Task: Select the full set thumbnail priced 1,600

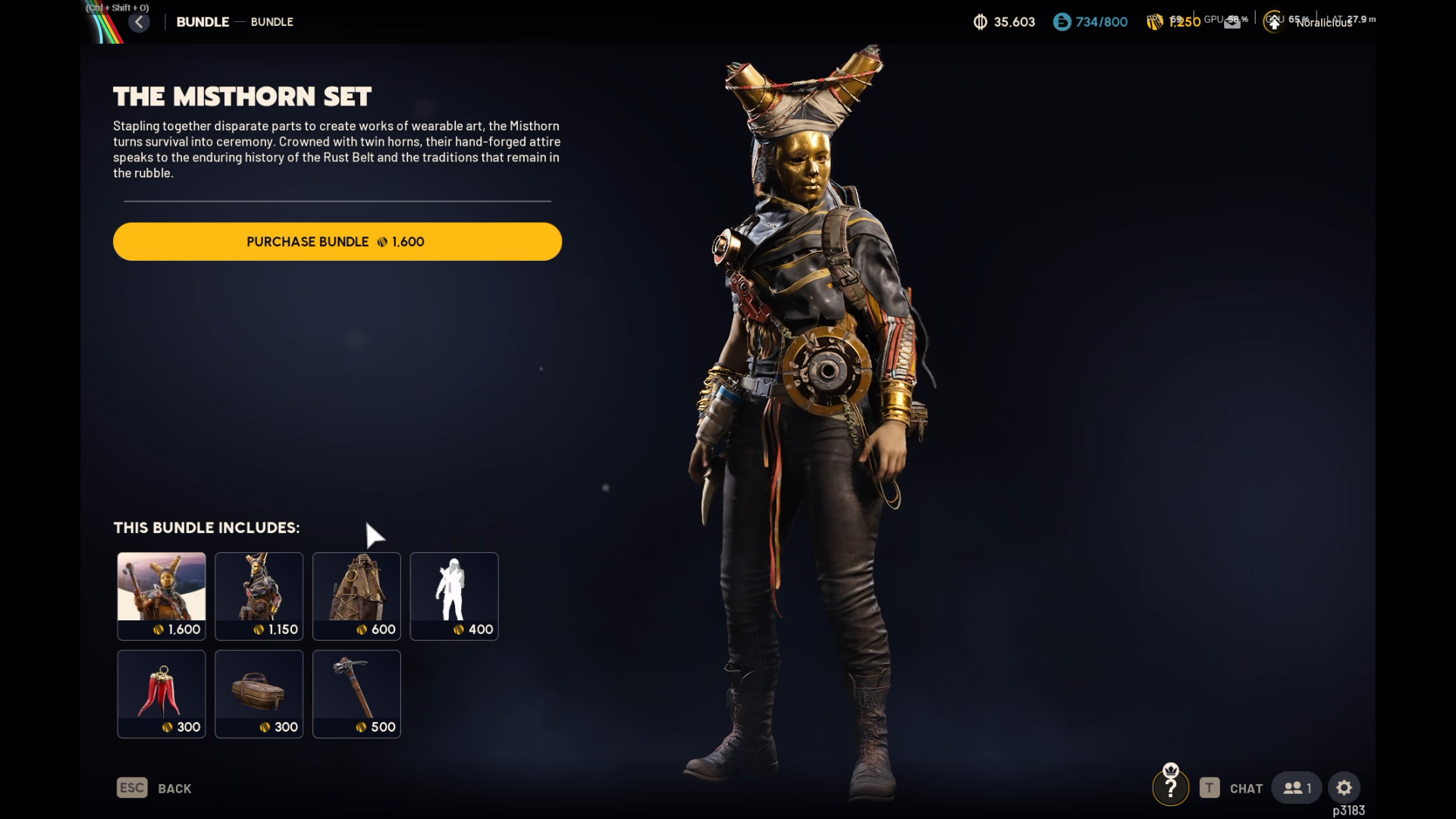Action: pyautogui.click(x=162, y=596)
